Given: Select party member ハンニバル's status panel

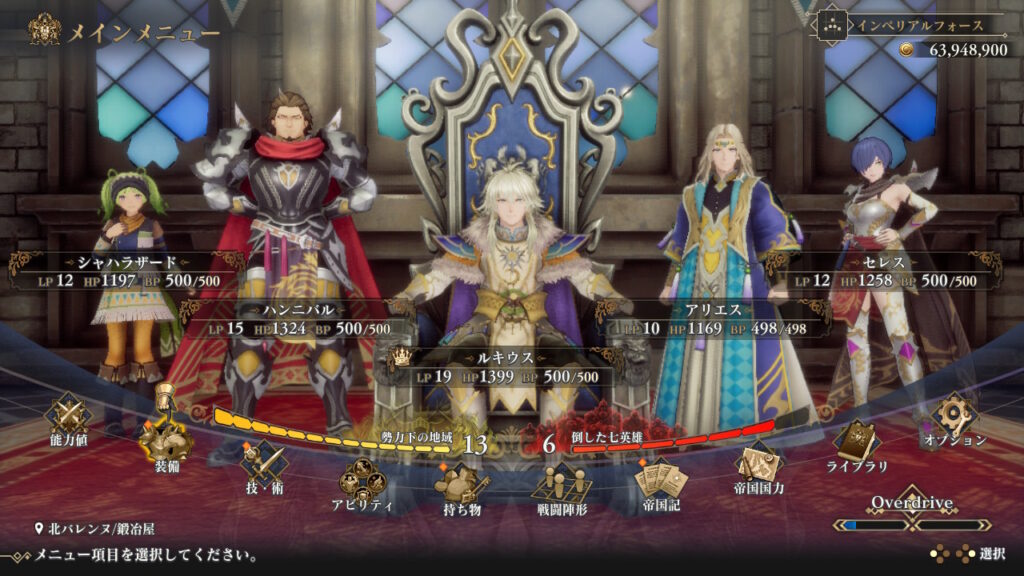Looking at the screenshot, I should pyautogui.click(x=300, y=319).
